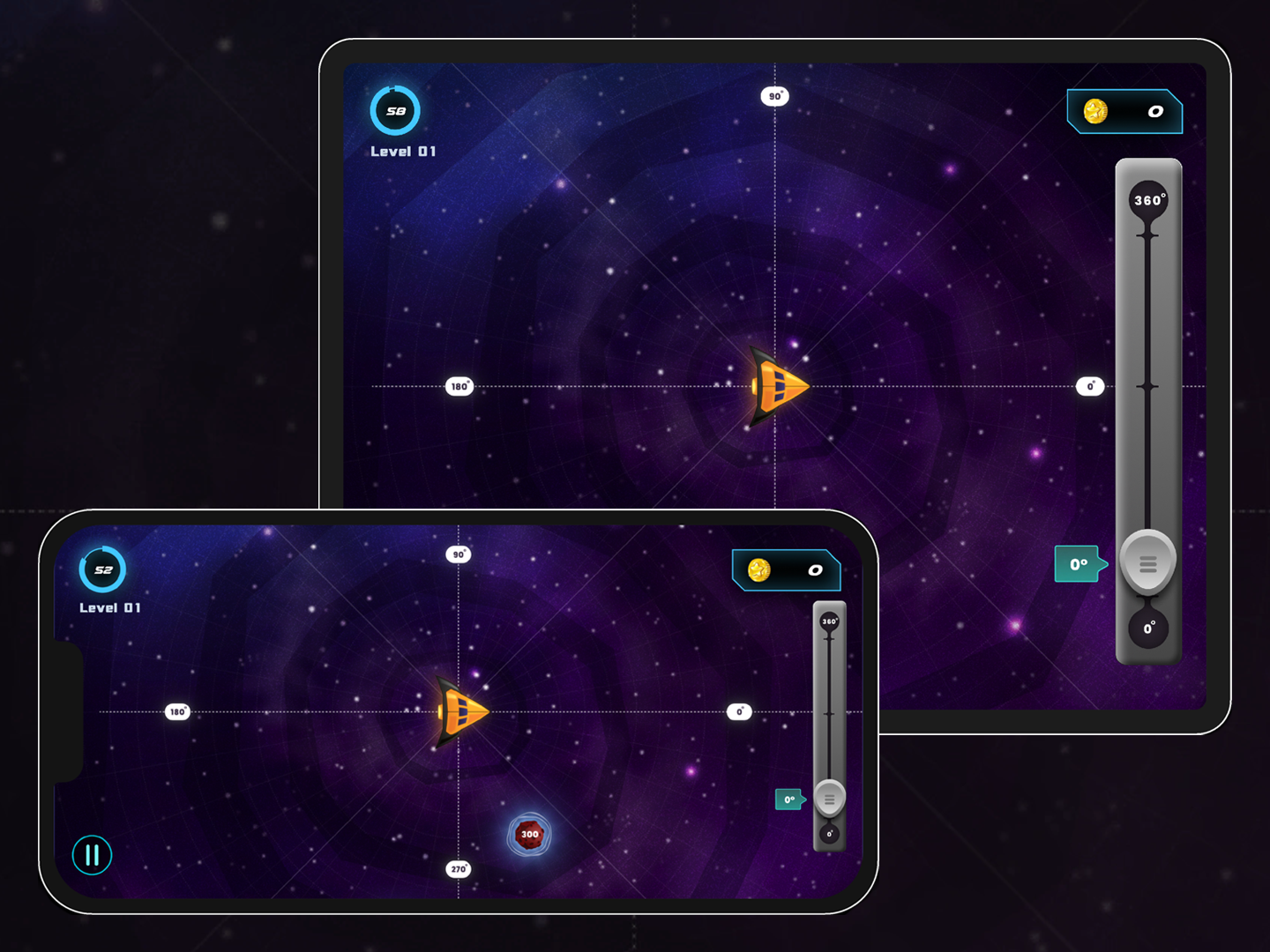Tap the red 300-point asteroid on phone

528,834
